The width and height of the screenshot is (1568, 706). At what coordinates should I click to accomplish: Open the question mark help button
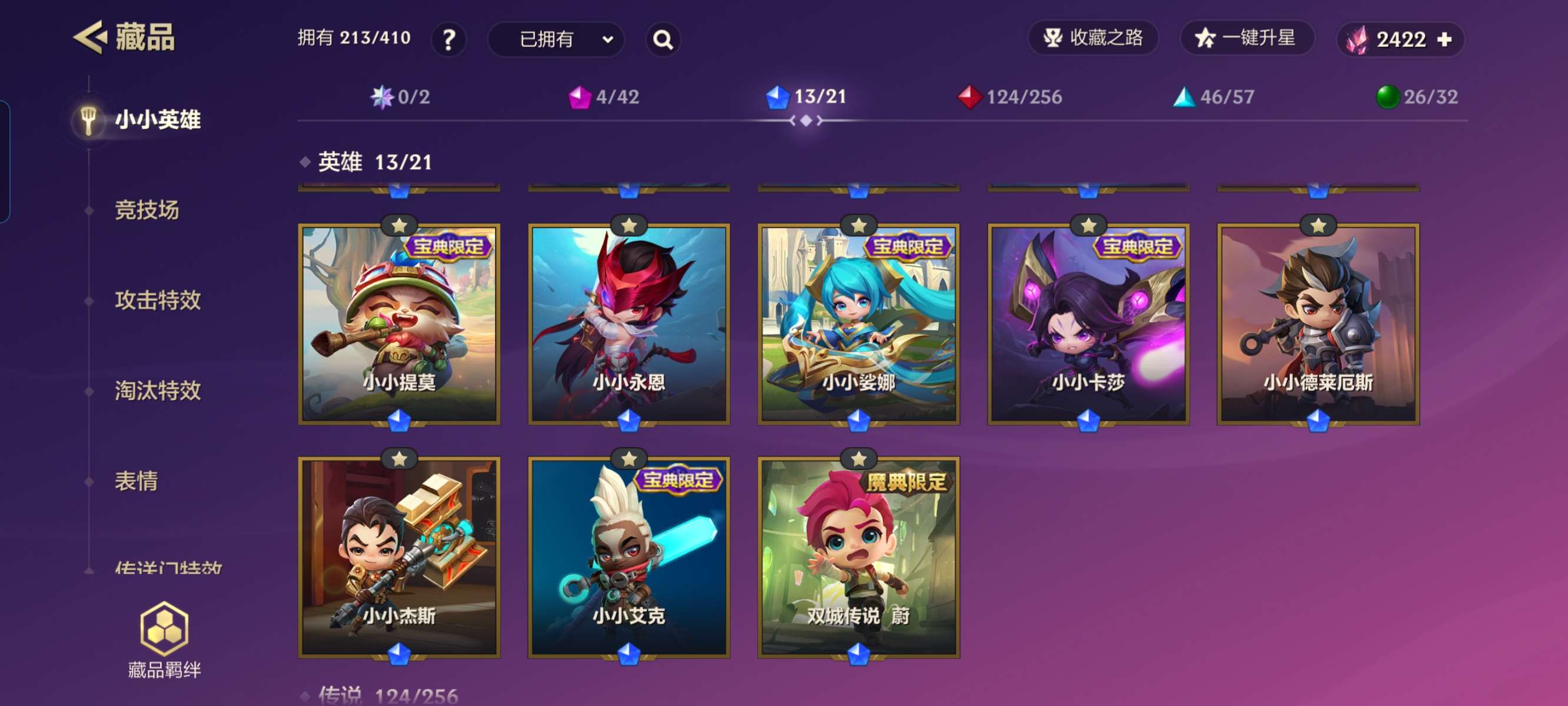pyautogui.click(x=449, y=39)
